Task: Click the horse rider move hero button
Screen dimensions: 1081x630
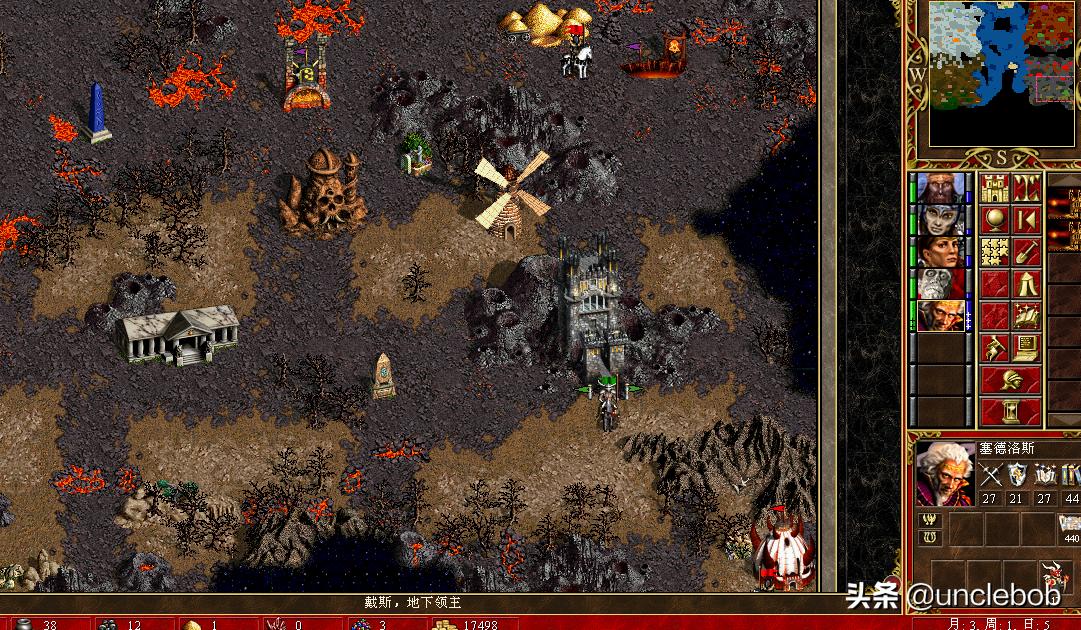Action: coord(994,348)
